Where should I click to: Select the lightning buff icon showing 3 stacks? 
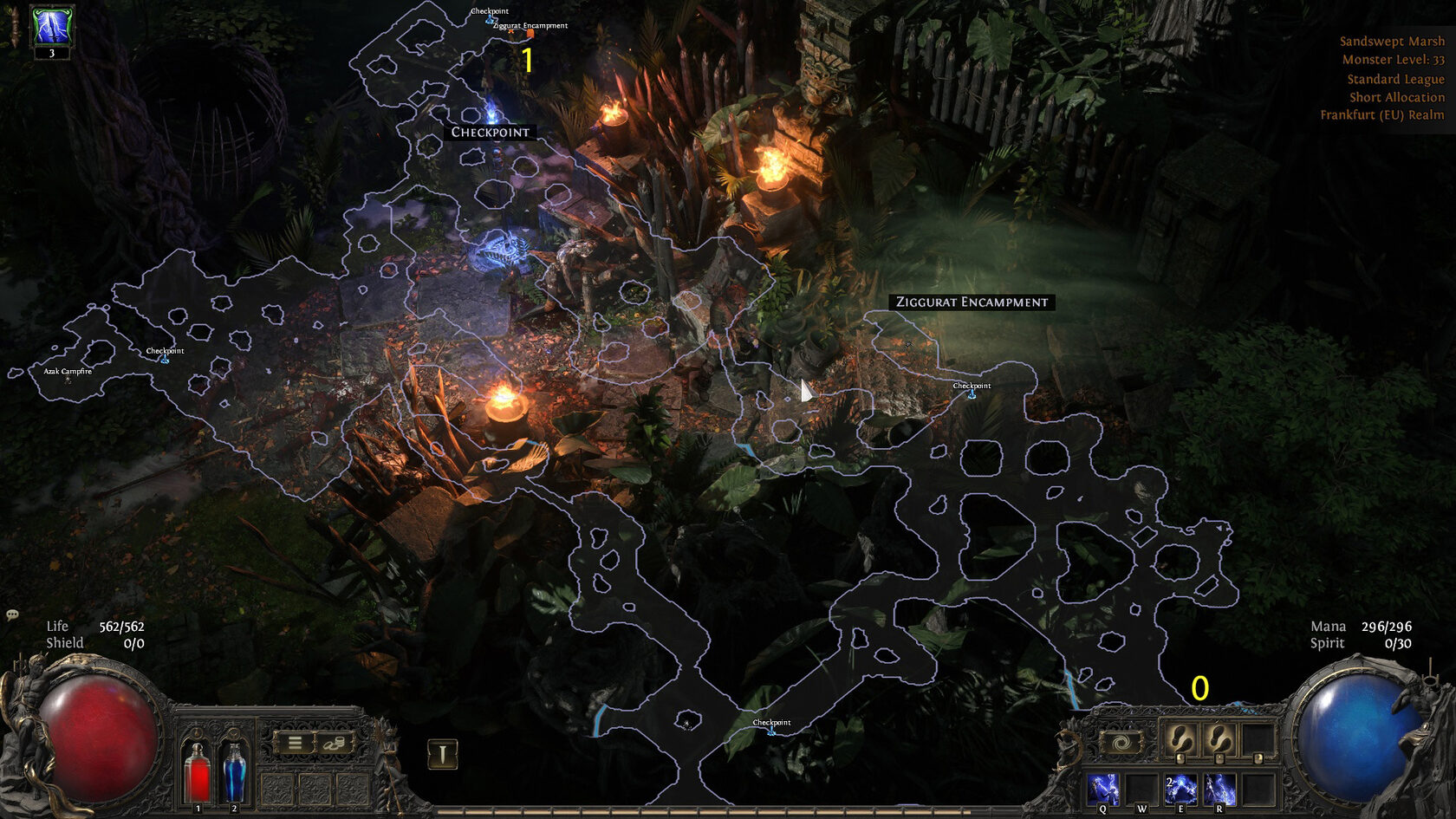tap(51, 26)
